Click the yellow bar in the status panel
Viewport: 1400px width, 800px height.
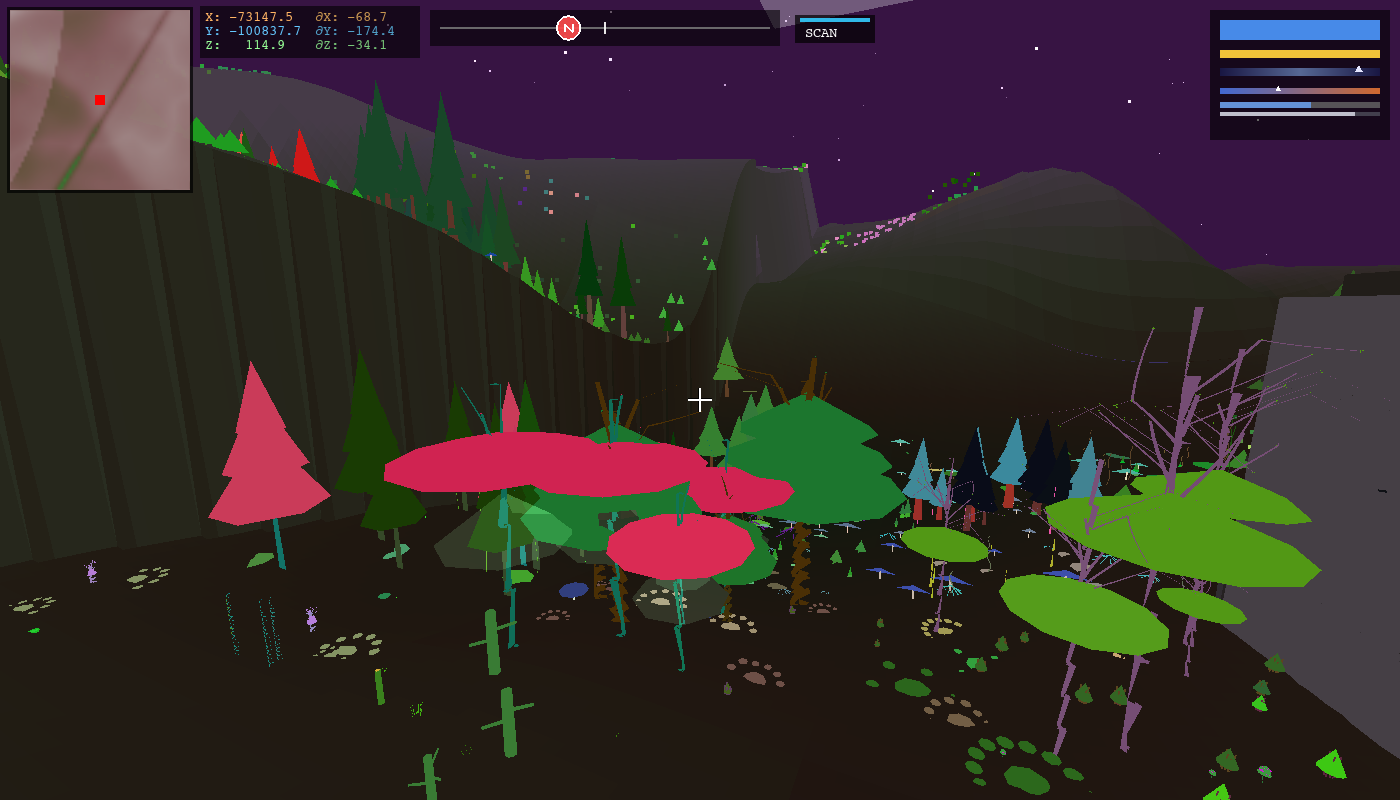tap(1300, 53)
